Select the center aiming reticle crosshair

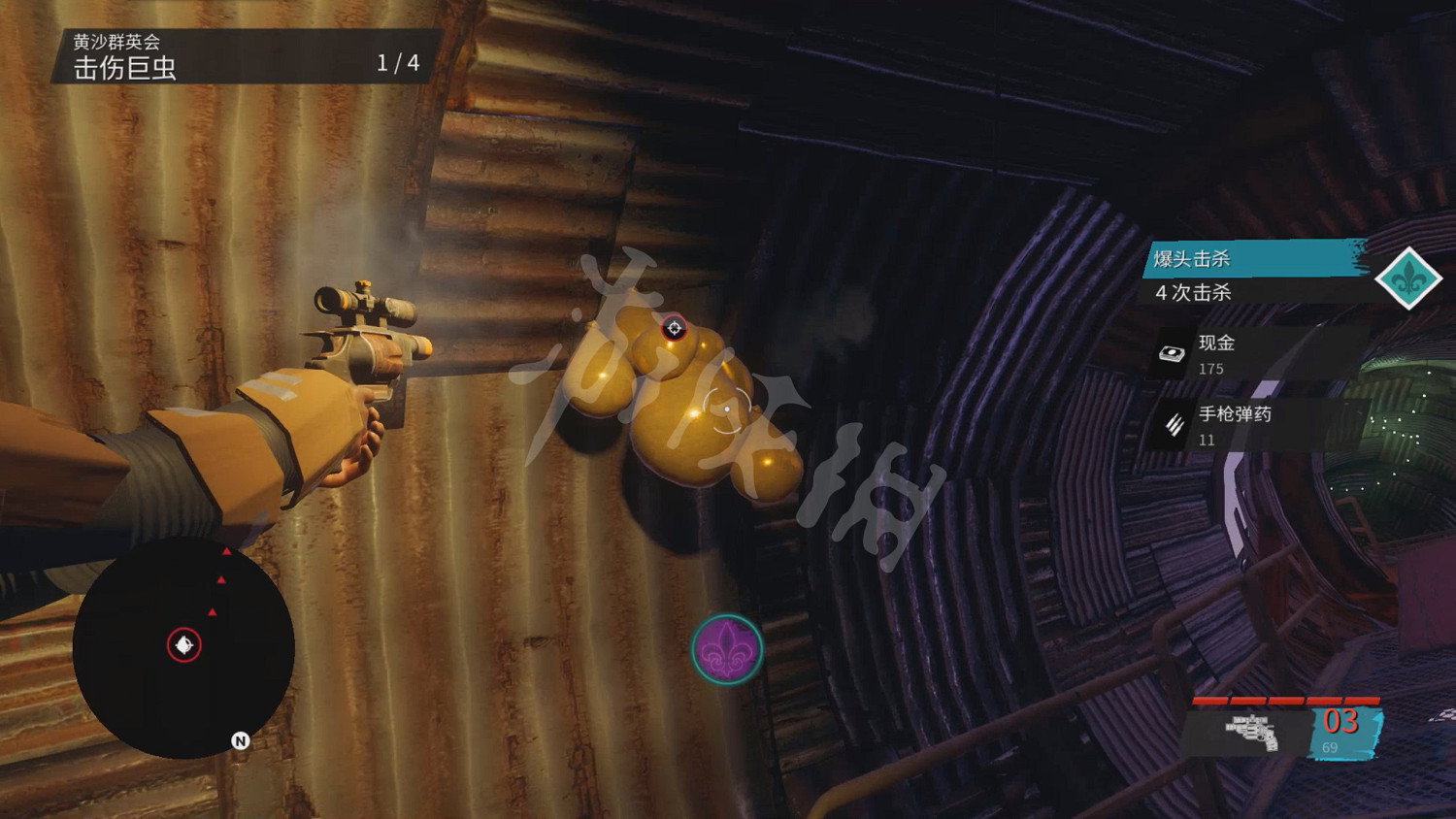click(x=727, y=409)
